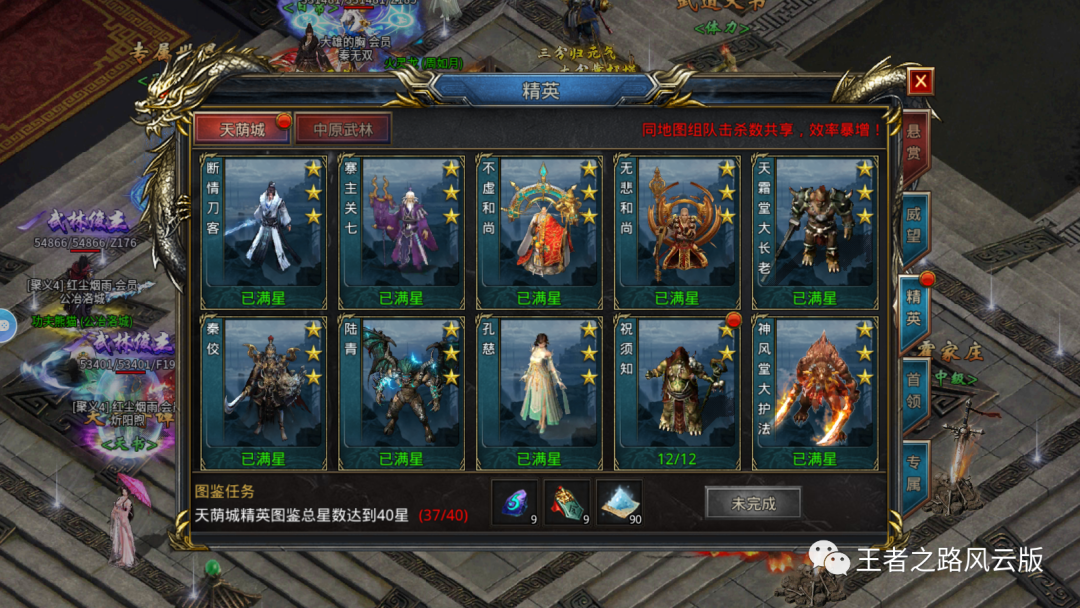Choose the 不虚和尚 elite card
This screenshot has height=608, width=1080.
[540, 230]
